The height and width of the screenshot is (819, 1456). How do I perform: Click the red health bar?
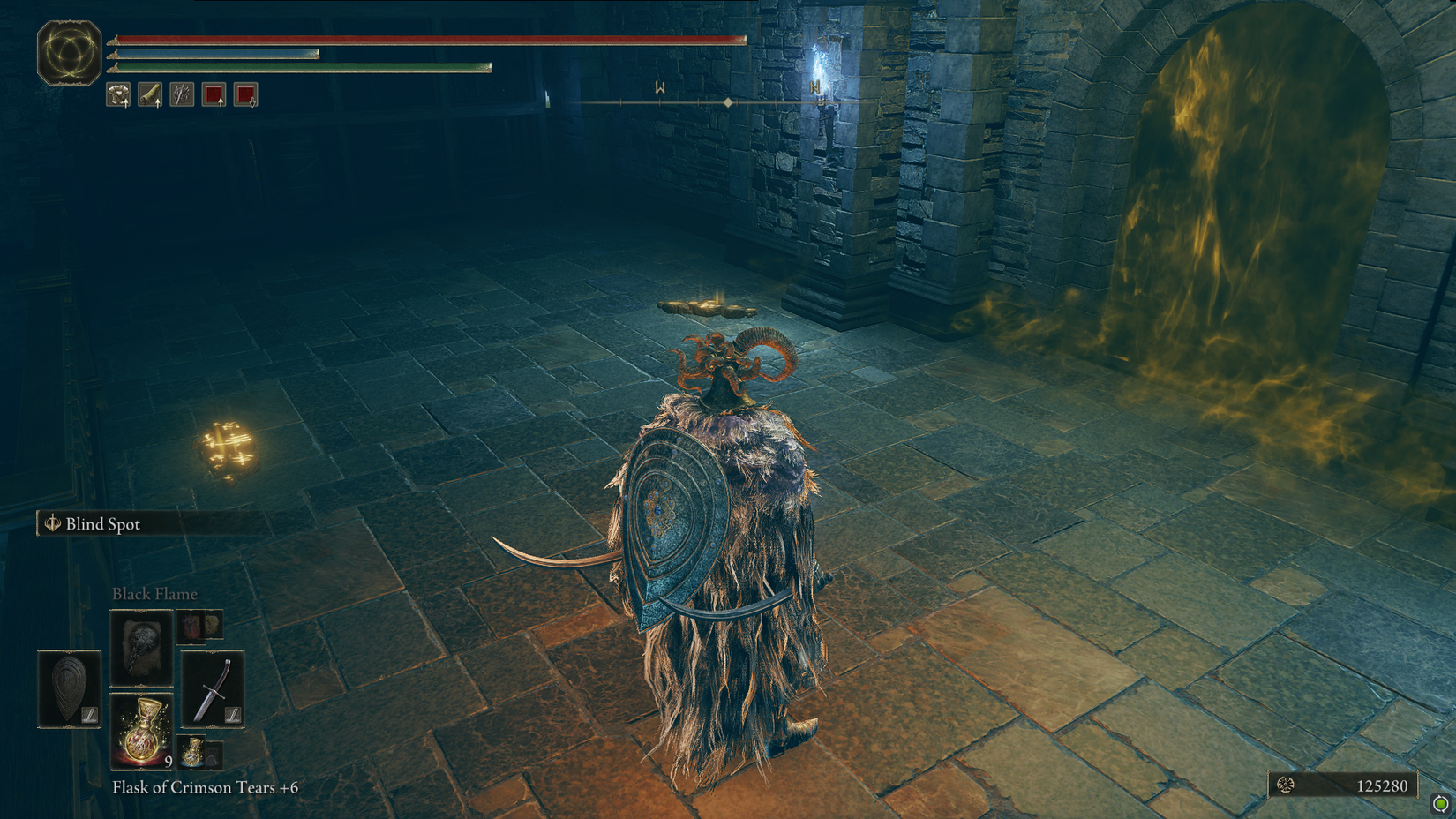(x=424, y=40)
